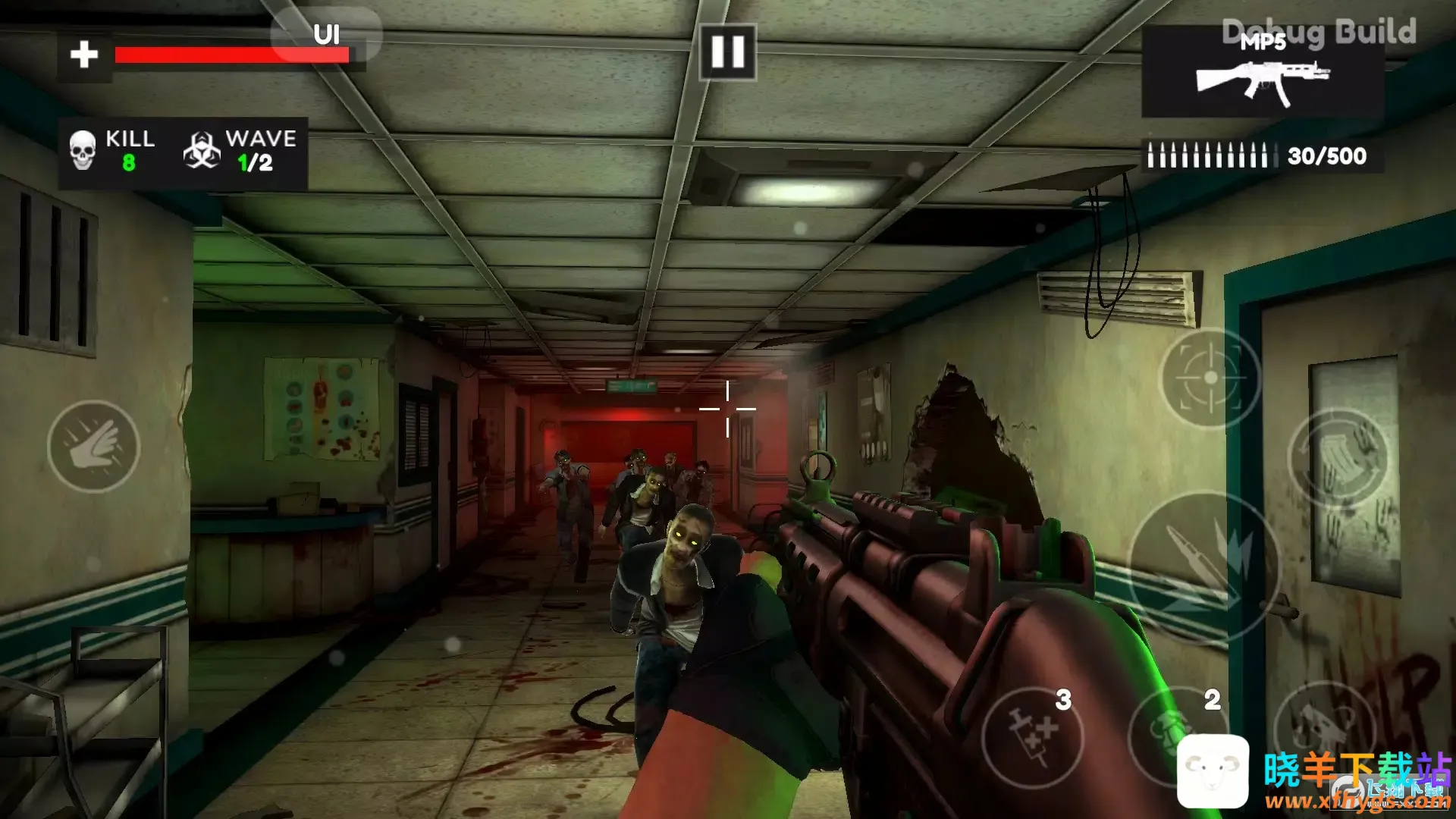1456x819 pixels.
Task: Tap the UI debug toggle button
Action: pos(327,35)
